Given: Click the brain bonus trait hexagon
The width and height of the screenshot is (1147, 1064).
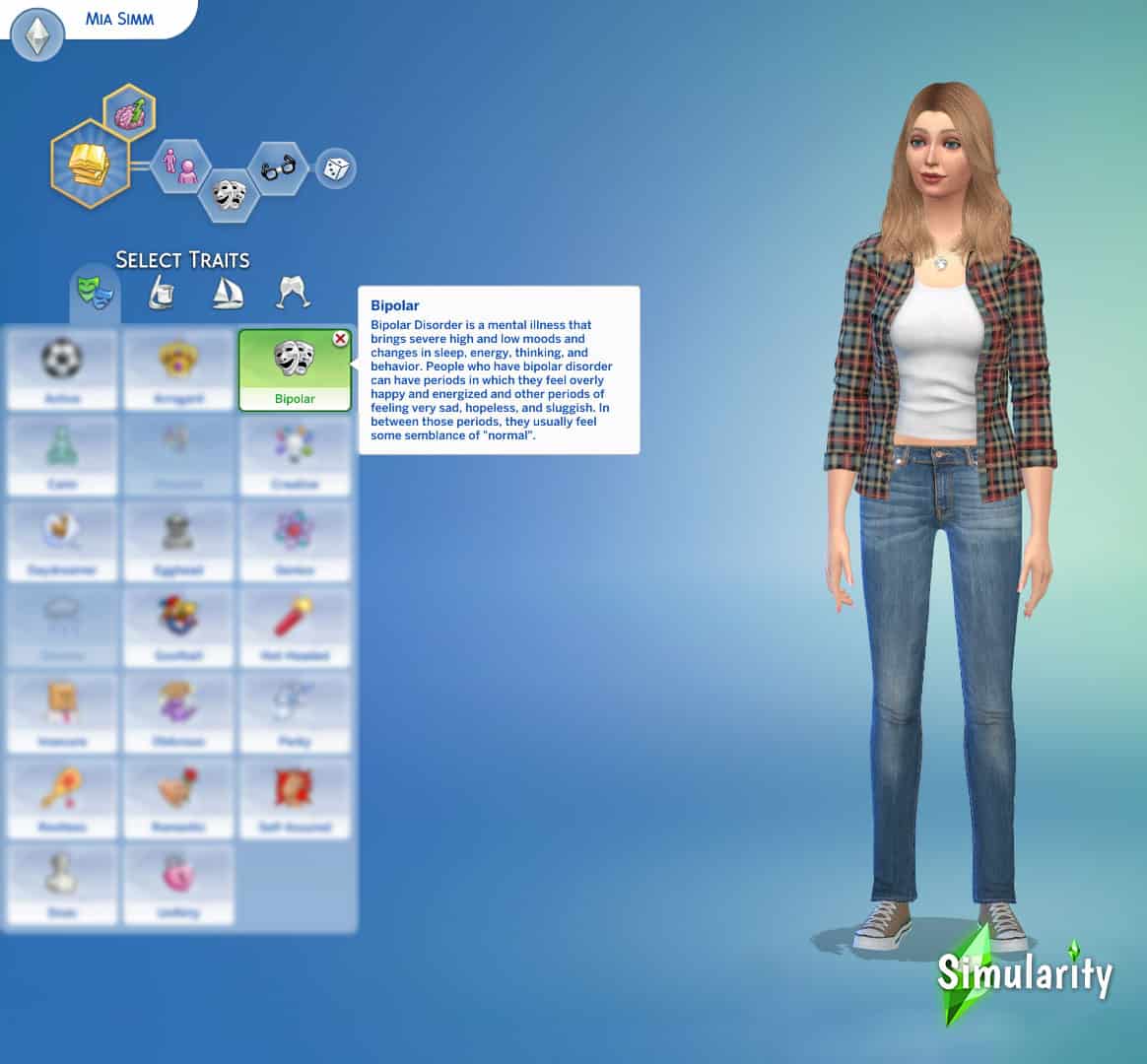Looking at the screenshot, I should [x=130, y=114].
